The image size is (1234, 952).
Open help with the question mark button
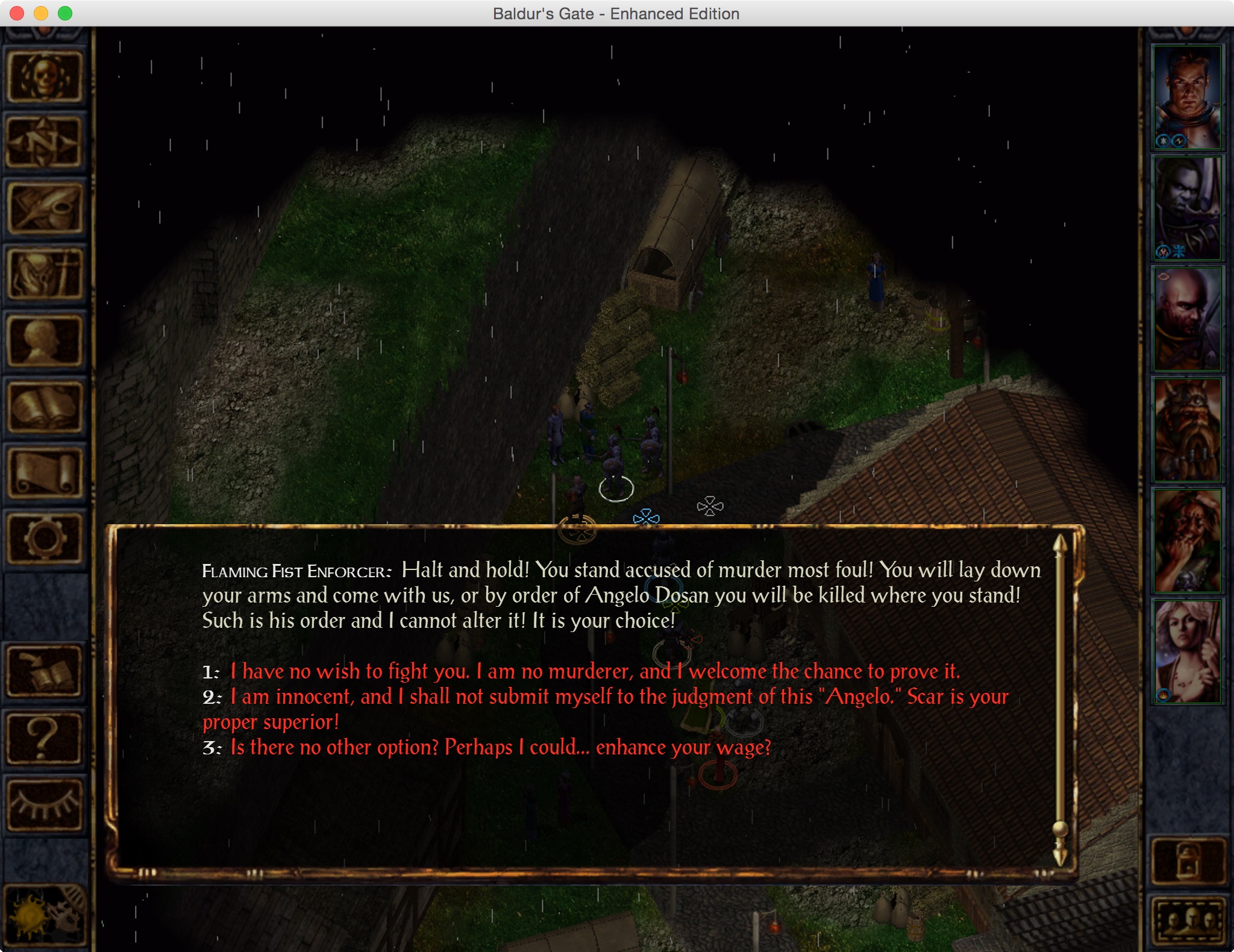45,737
